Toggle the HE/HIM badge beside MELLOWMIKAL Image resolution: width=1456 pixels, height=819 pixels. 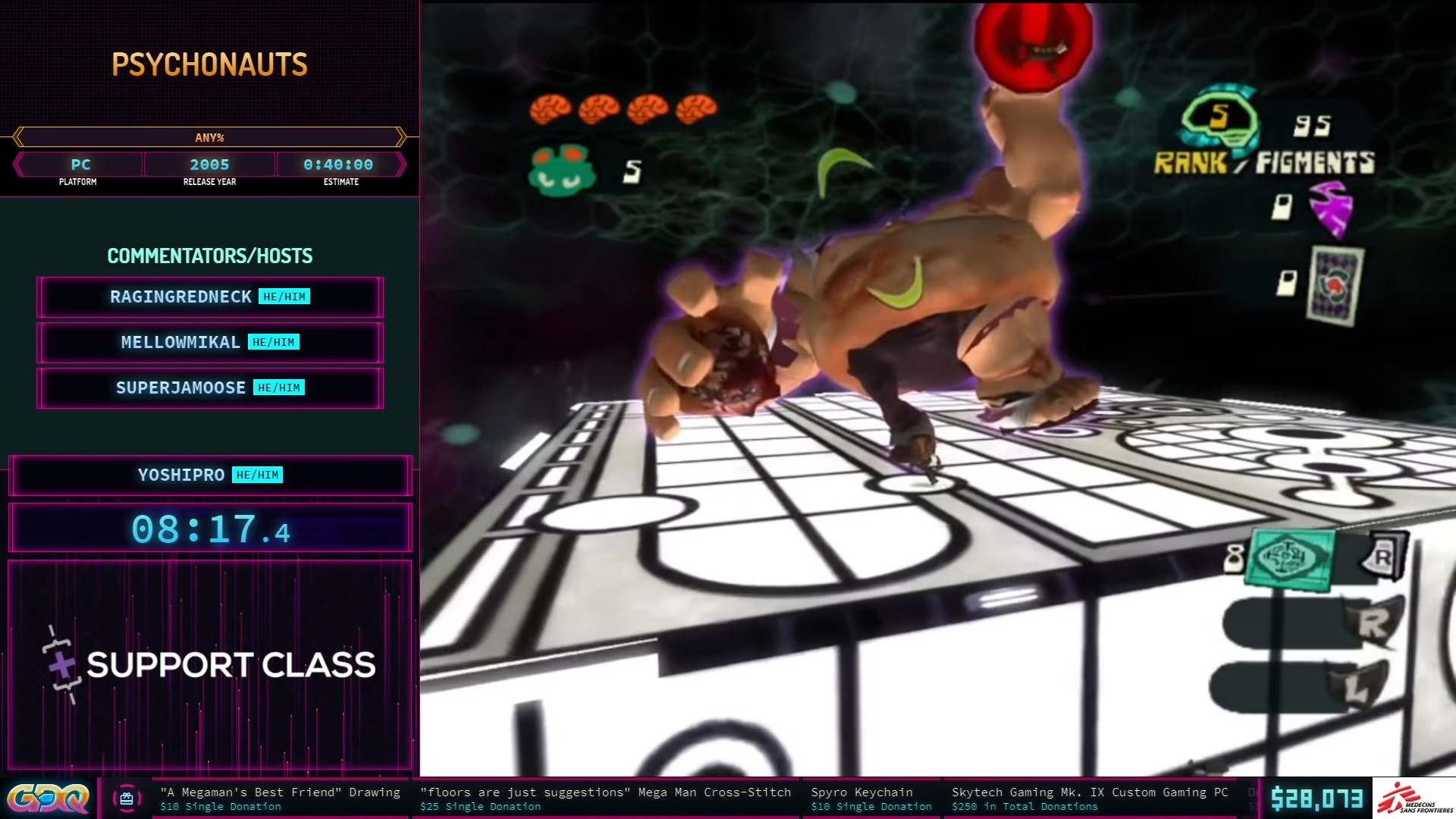[273, 342]
